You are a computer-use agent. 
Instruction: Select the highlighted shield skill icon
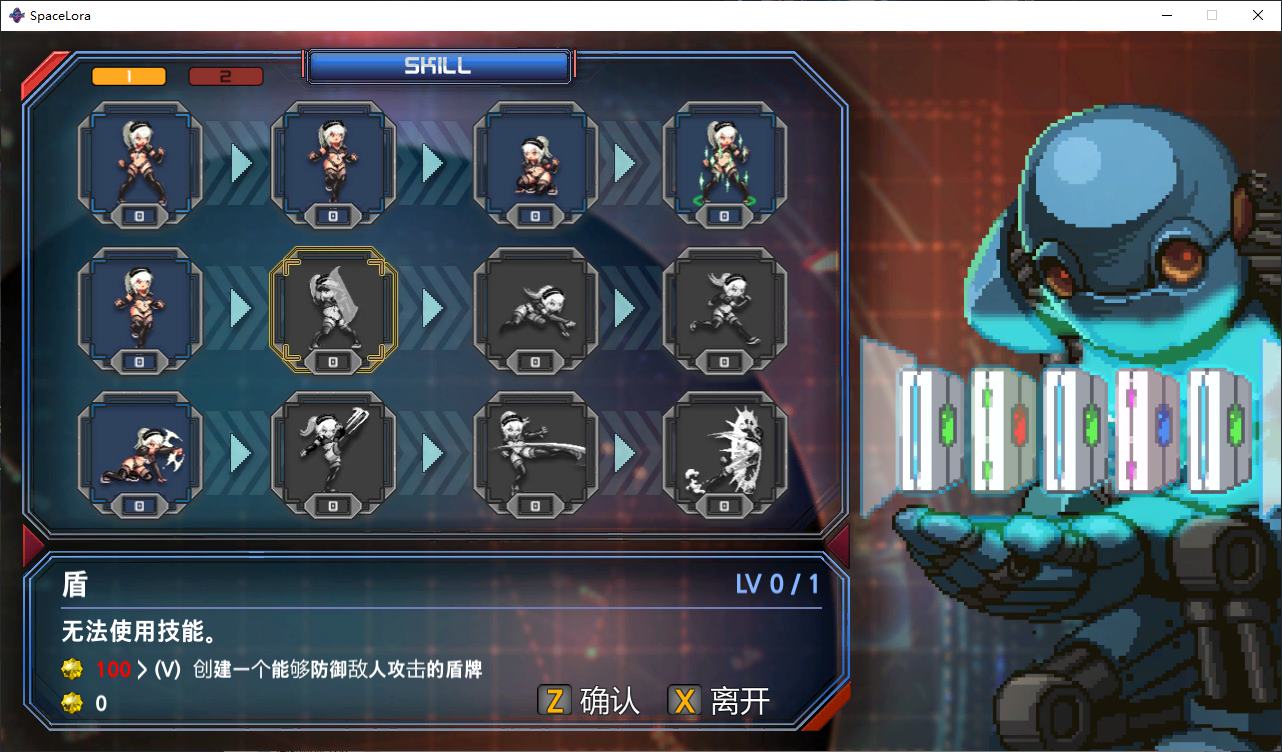335,310
